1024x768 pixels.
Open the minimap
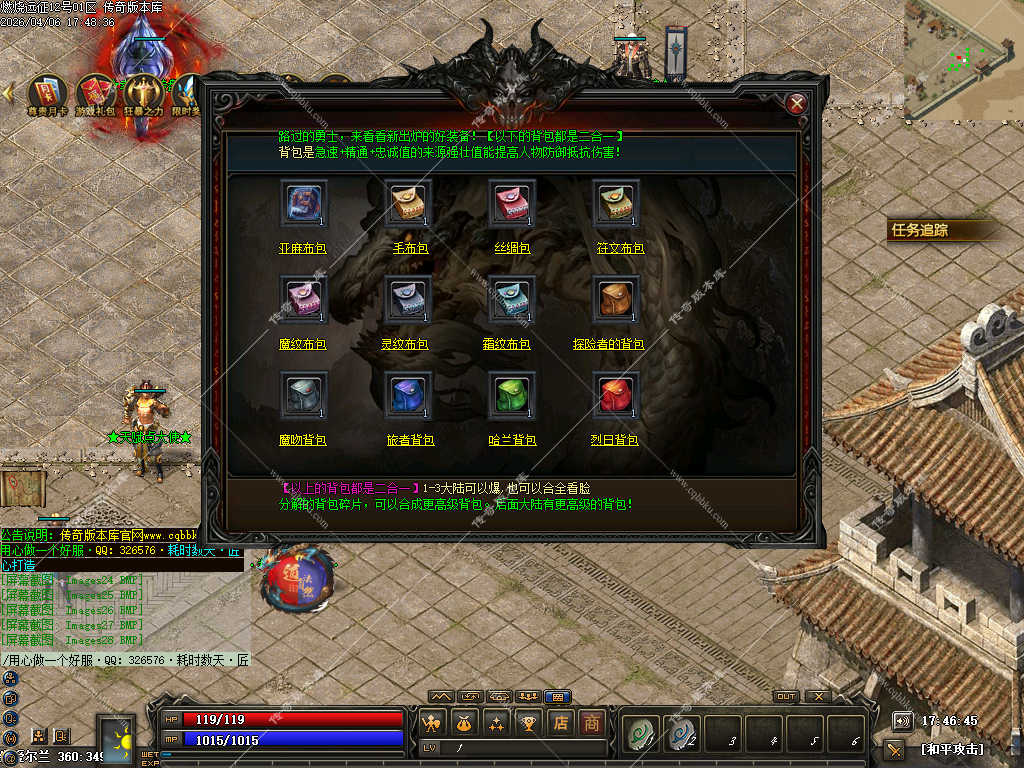[x=963, y=58]
